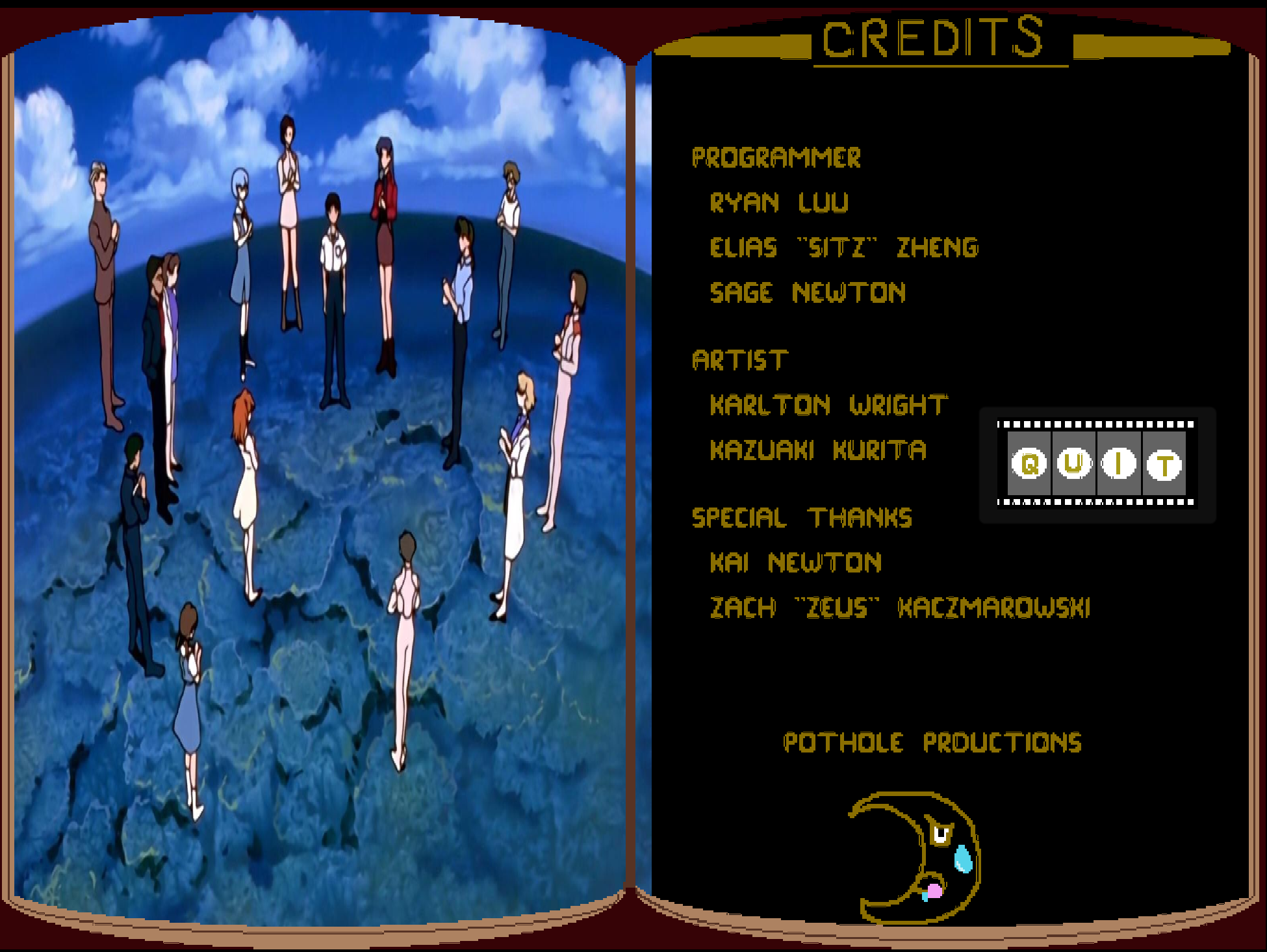1267x952 pixels.
Task: Click the QUIT film strip button
Action: pos(1097,464)
